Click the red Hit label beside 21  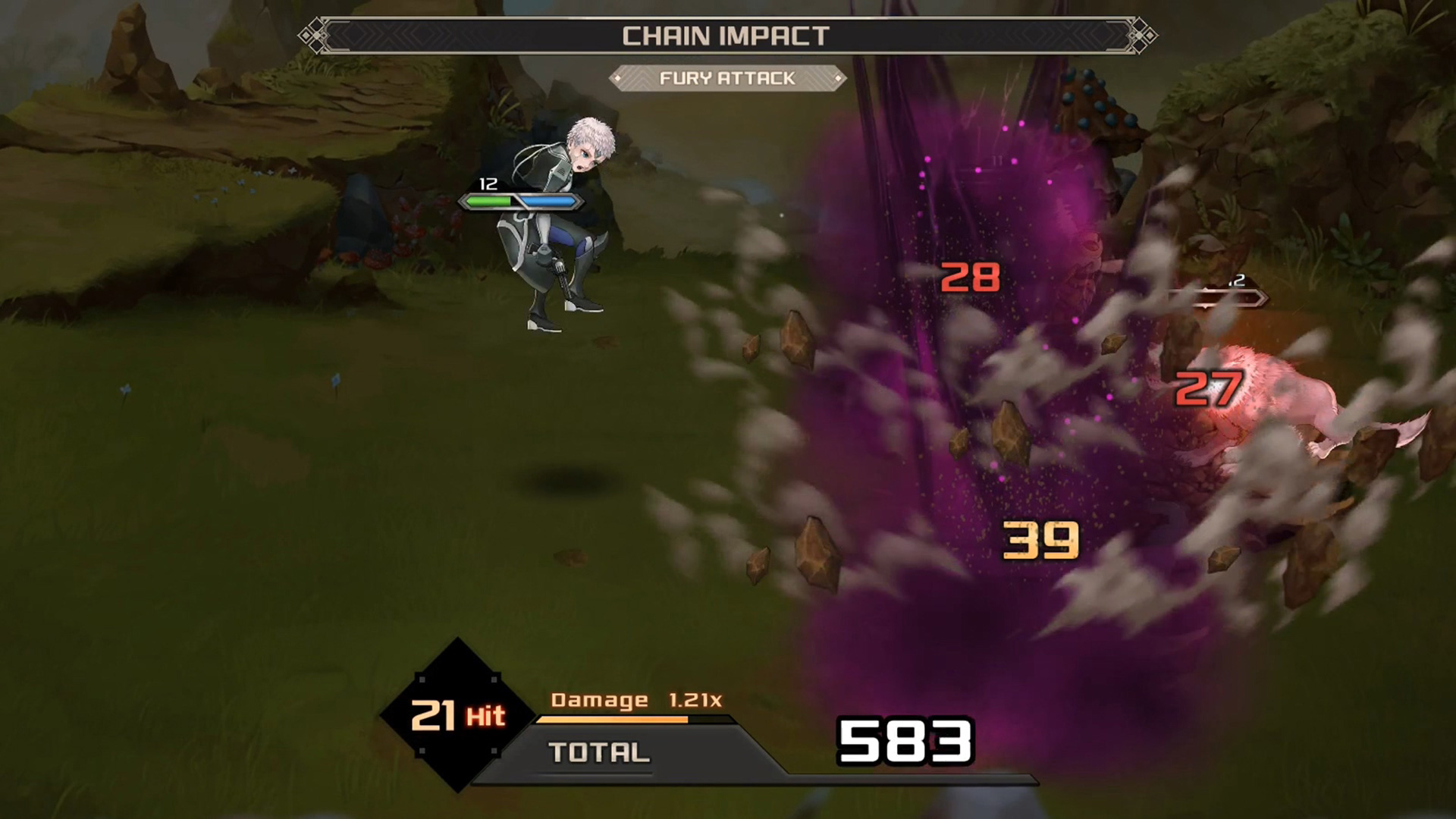[x=486, y=715]
